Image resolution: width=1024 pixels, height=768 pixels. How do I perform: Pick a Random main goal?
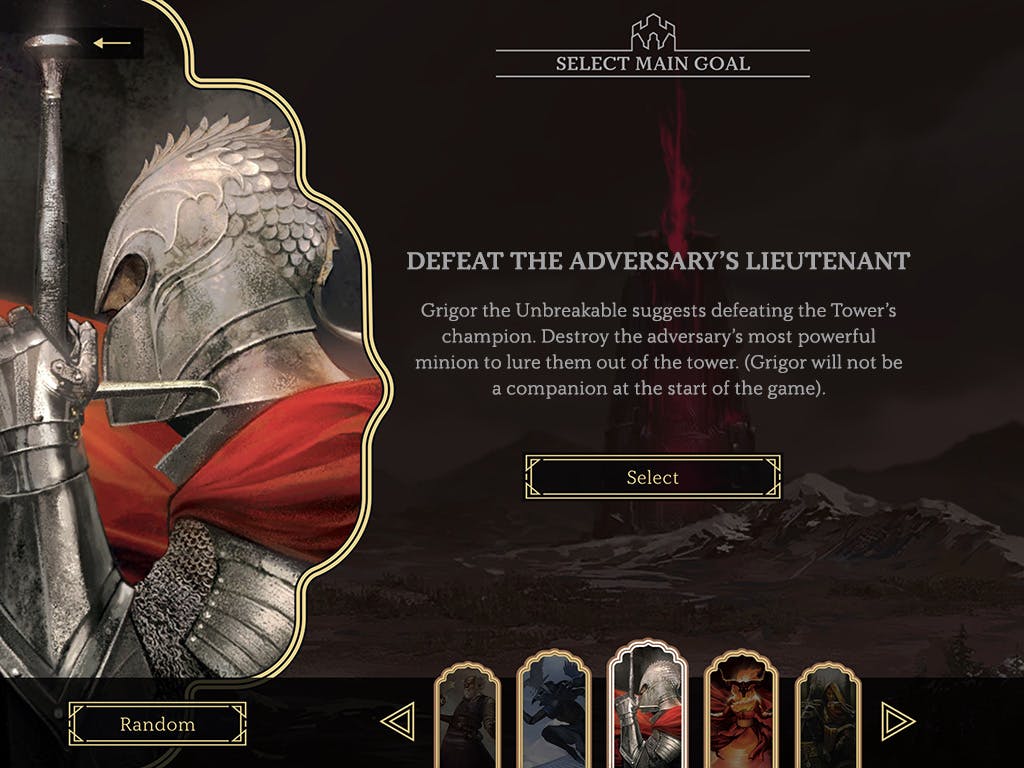coord(157,724)
